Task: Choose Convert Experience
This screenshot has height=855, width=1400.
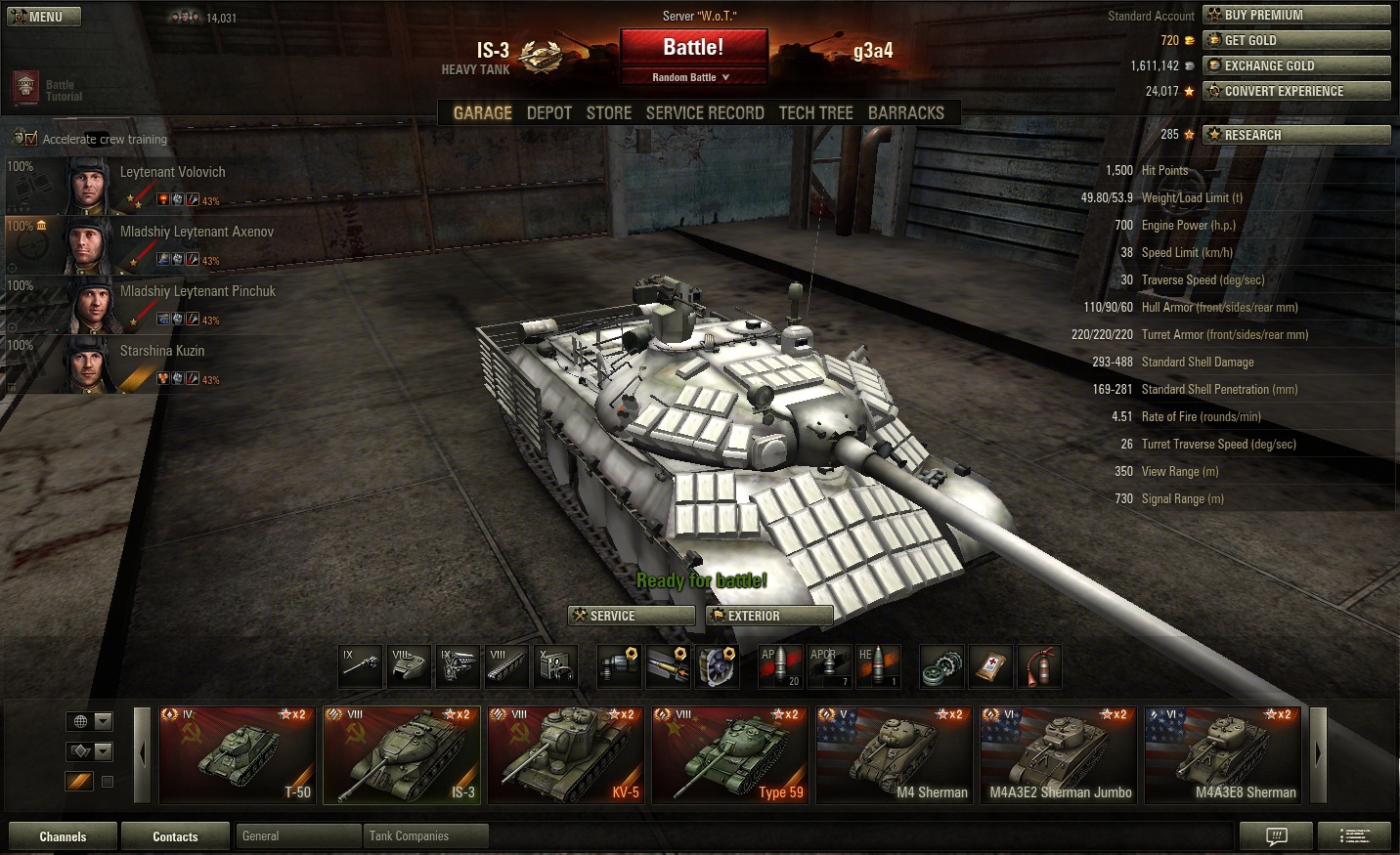Action: [1296, 91]
